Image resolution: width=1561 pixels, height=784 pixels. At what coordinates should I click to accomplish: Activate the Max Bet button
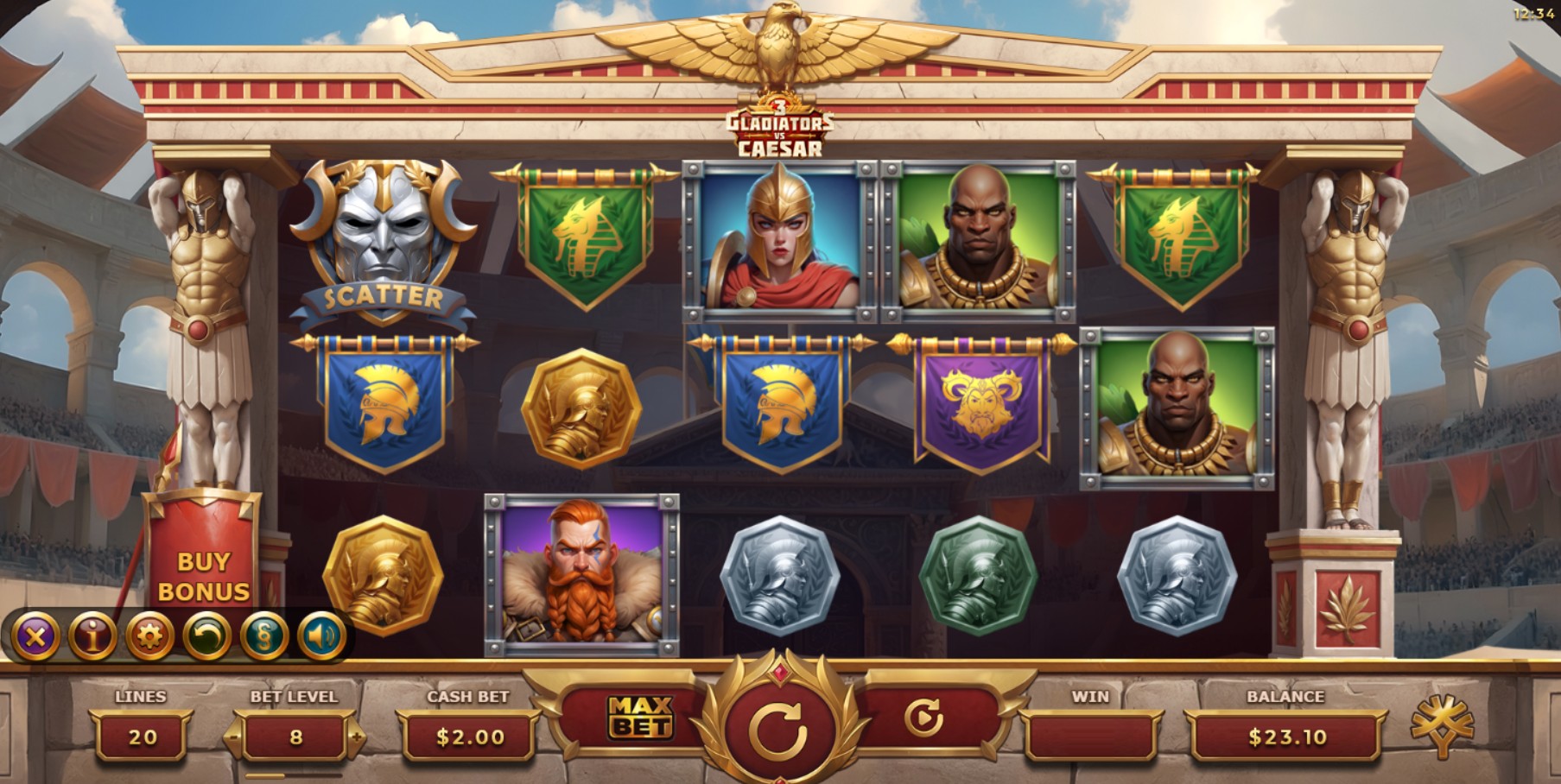(x=640, y=718)
